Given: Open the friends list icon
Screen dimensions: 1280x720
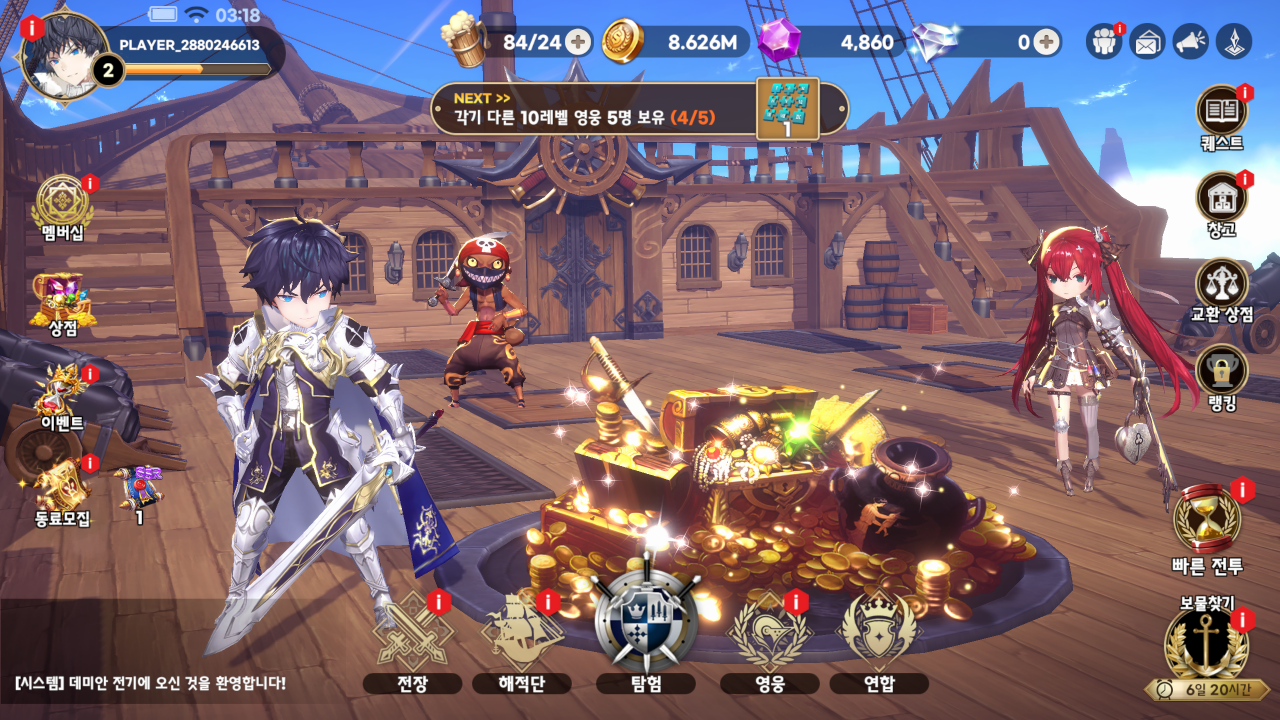Looking at the screenshot, I should (1103, 42).
